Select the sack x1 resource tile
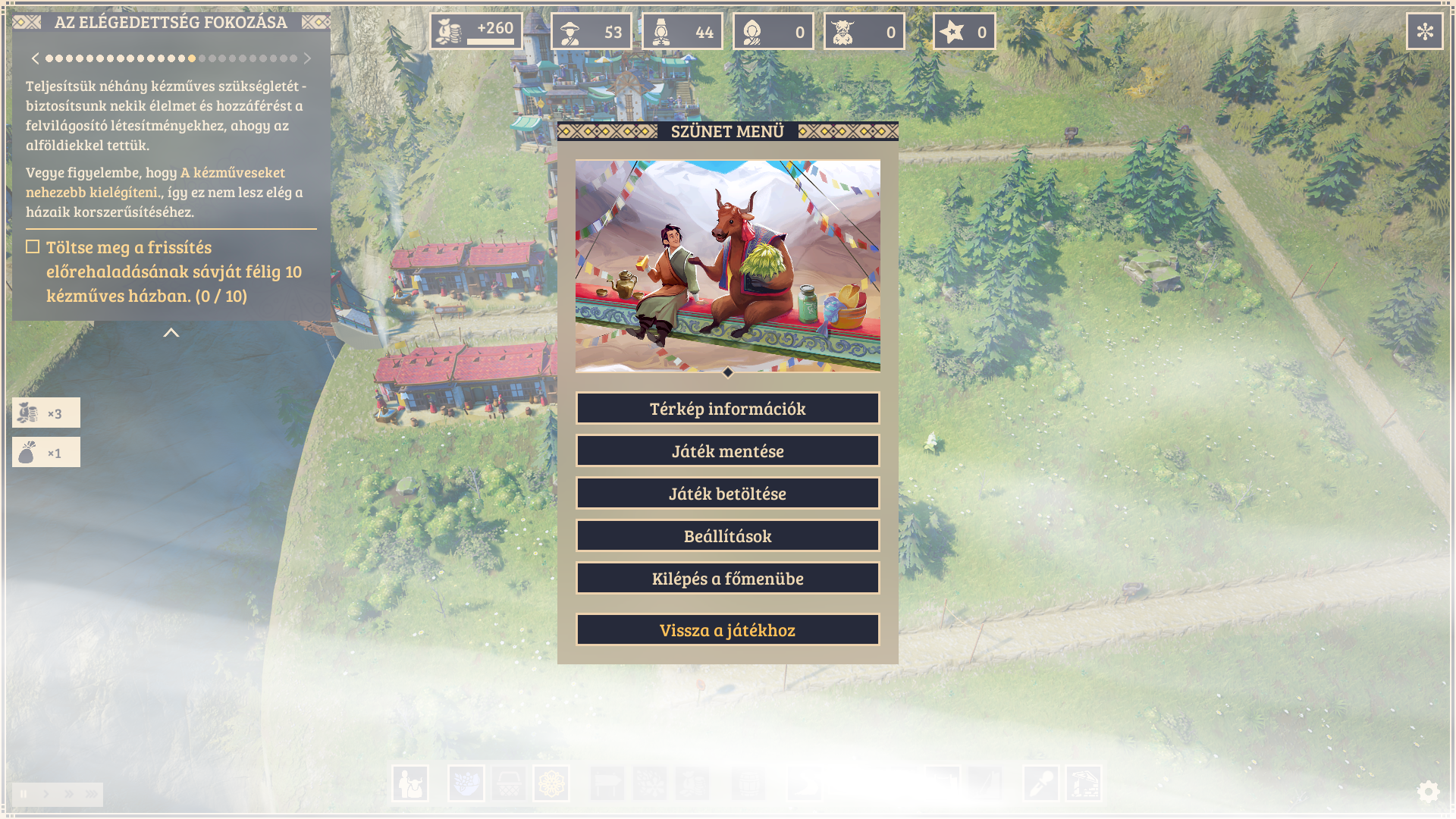 click(x=46, y=453)
